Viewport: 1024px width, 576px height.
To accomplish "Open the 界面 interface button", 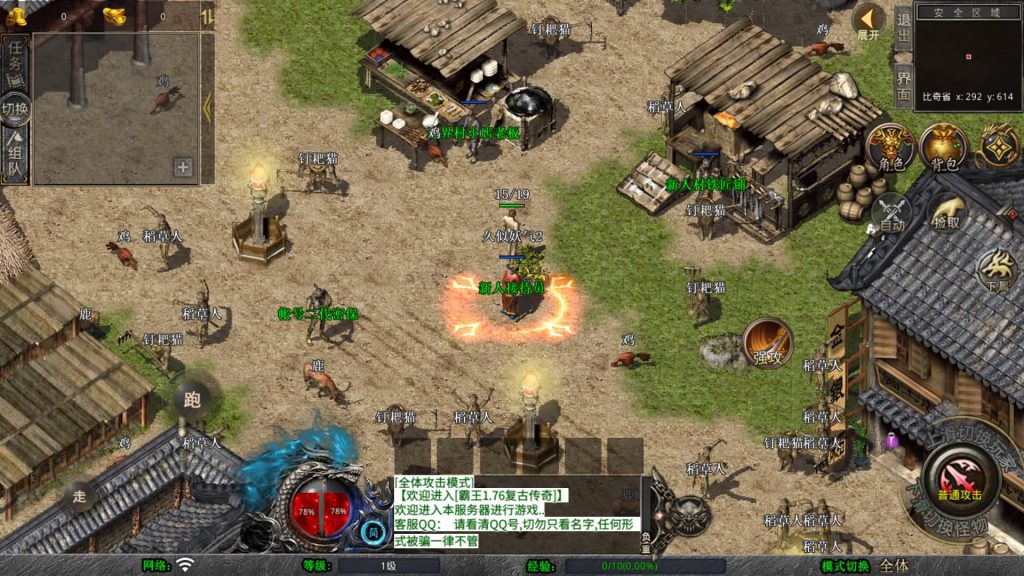I will coord(903,83).
